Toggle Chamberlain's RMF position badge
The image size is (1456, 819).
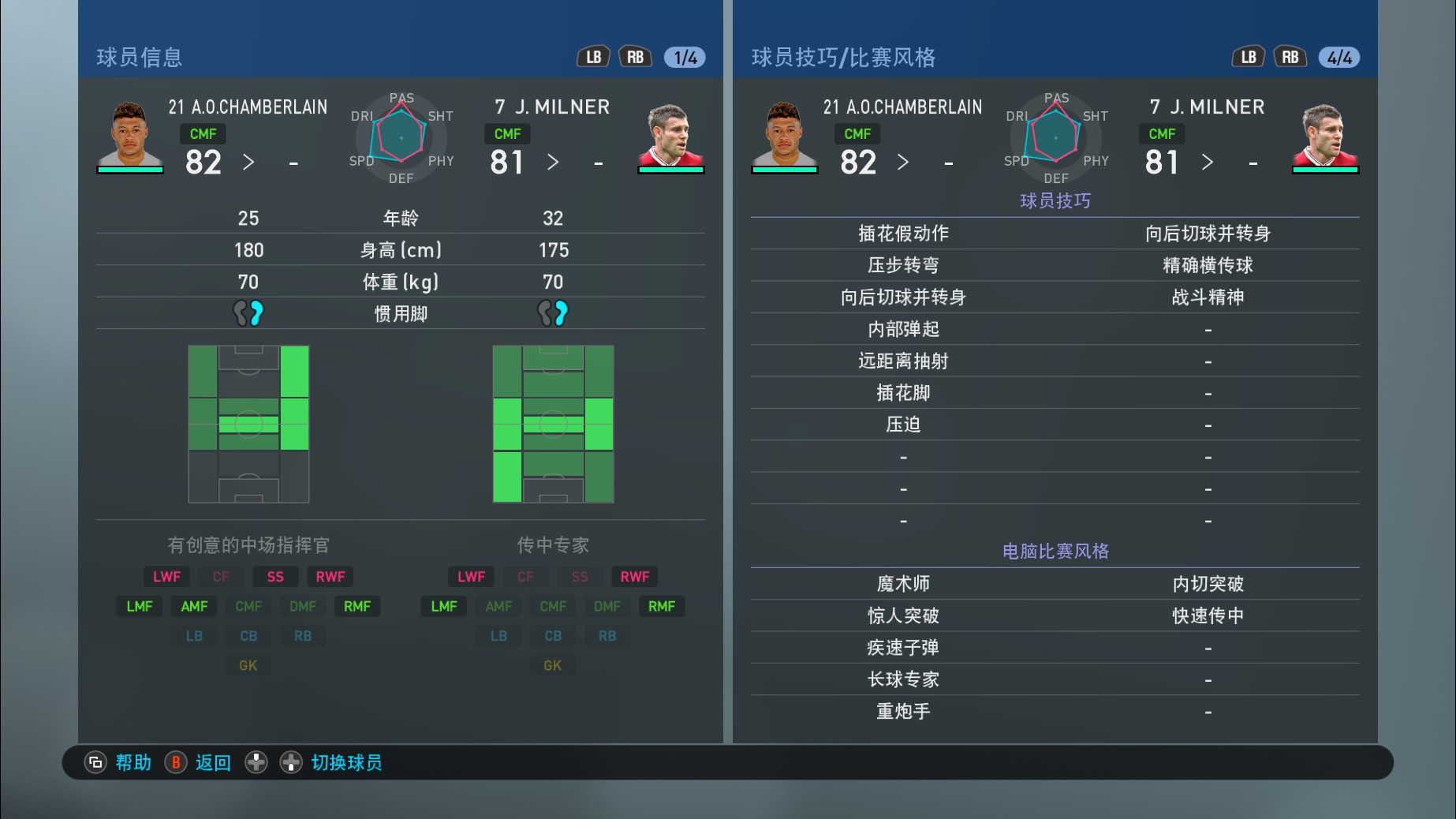click(357, 606)
